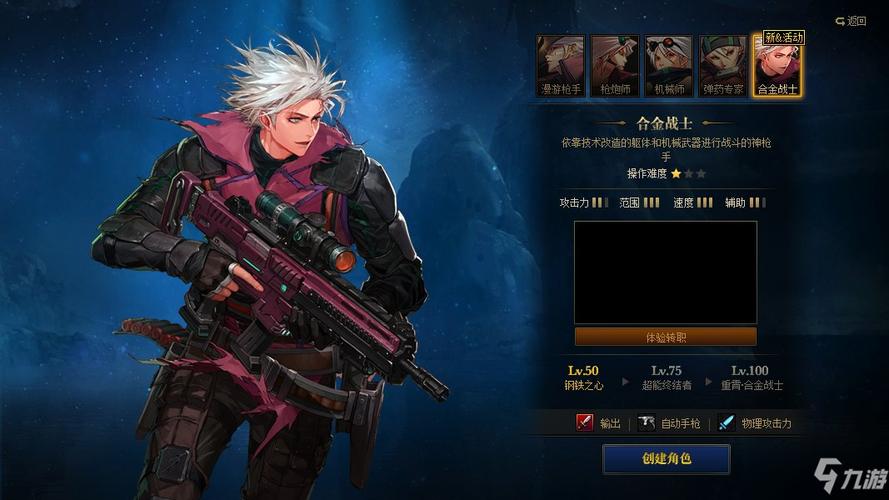Show the Lv.75 超能终结者 advancement
The width and height of the screenshot is (889, 500).
[x=665, y=377]
